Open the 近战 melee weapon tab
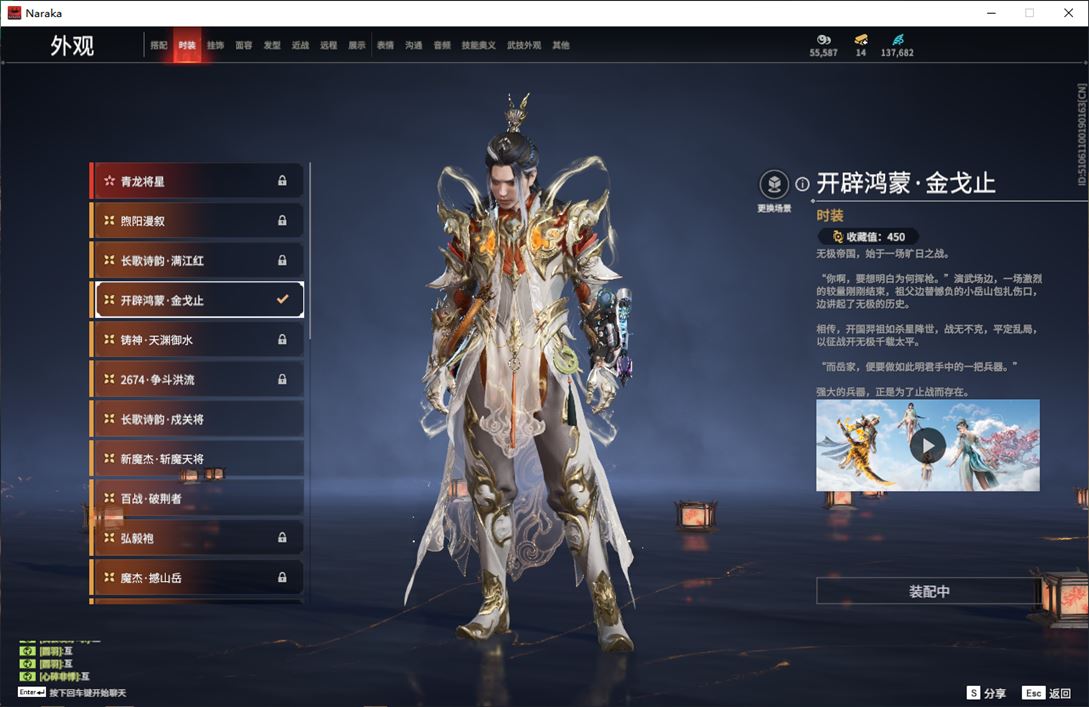 pyautogui.click(x=300, y=46)
